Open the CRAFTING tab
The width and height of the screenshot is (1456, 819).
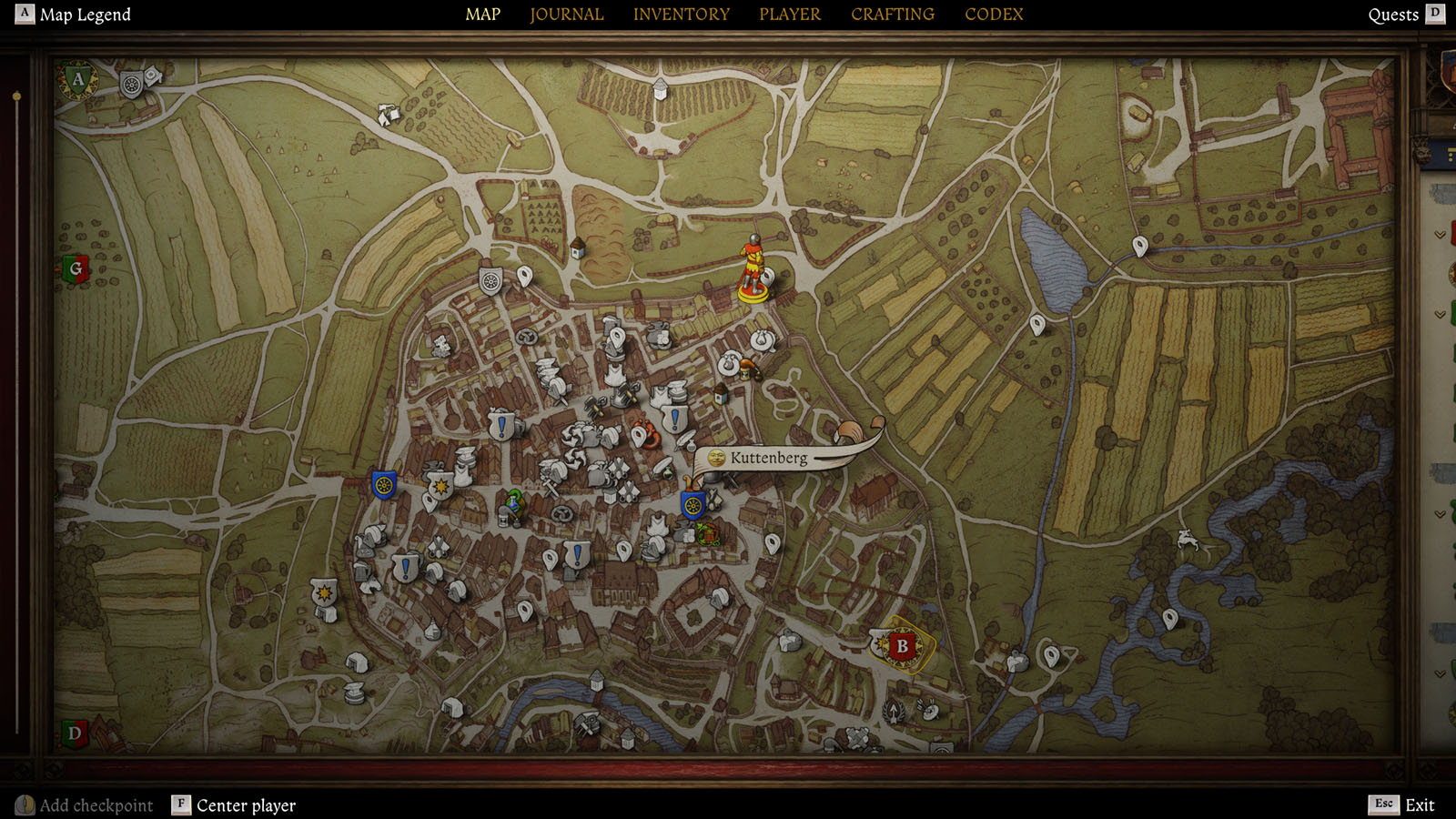(x=892, y=14)
